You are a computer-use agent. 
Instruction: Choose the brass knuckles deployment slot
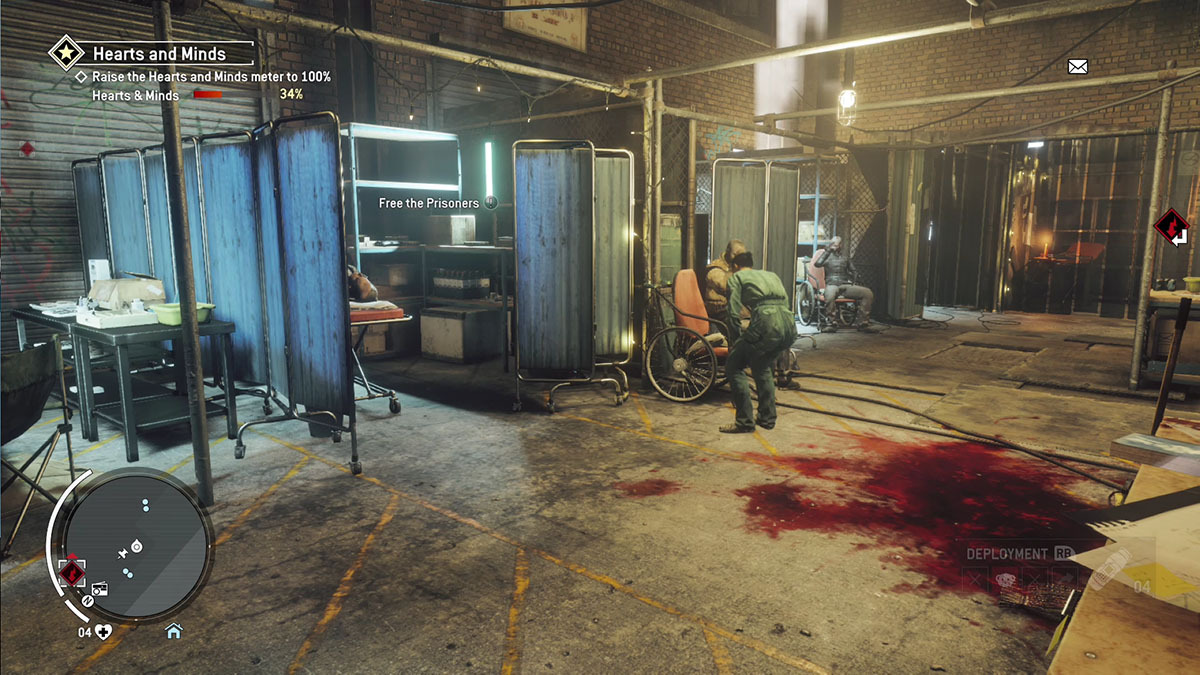(1003, 579)
